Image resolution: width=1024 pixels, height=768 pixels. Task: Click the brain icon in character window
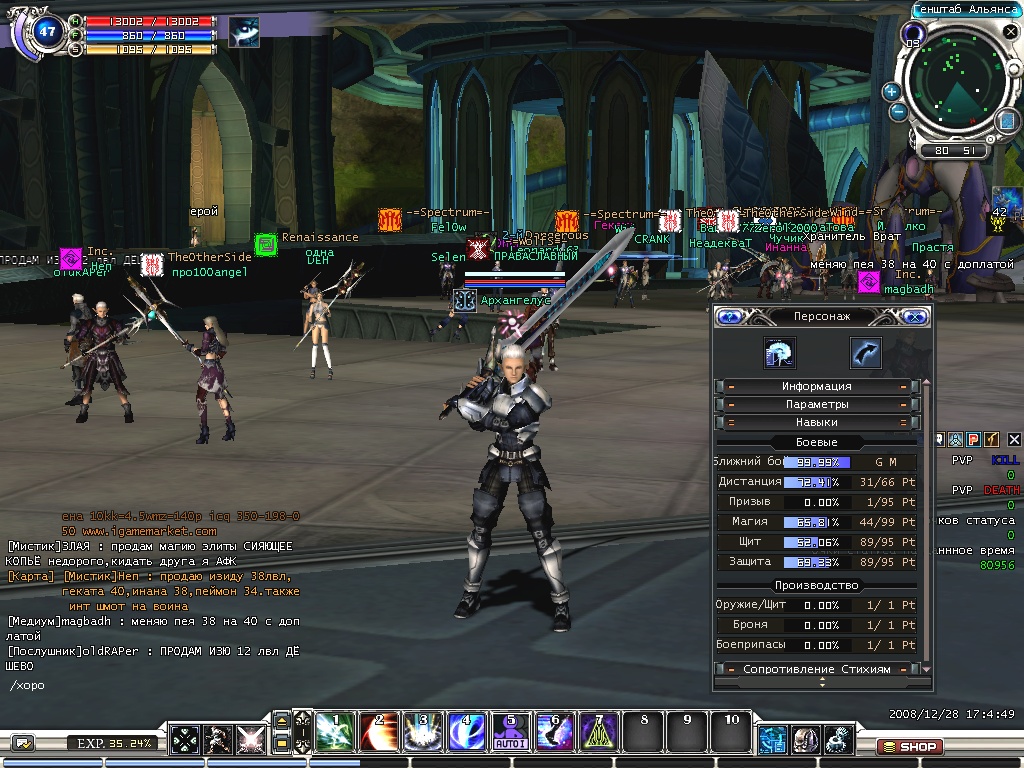point(779,352)
